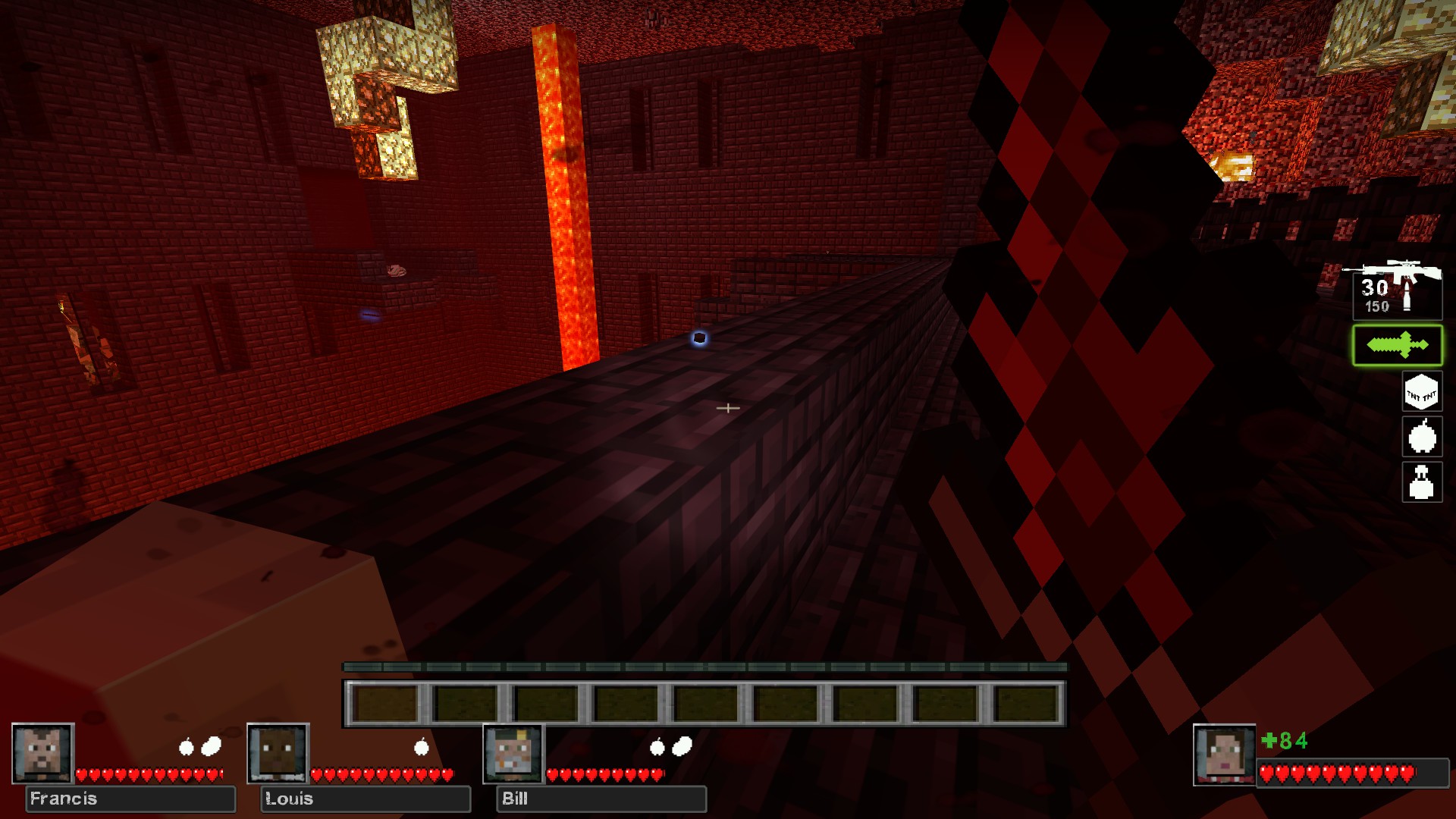
Task: Click your own survivor portrait
Action: (1224, 755)
